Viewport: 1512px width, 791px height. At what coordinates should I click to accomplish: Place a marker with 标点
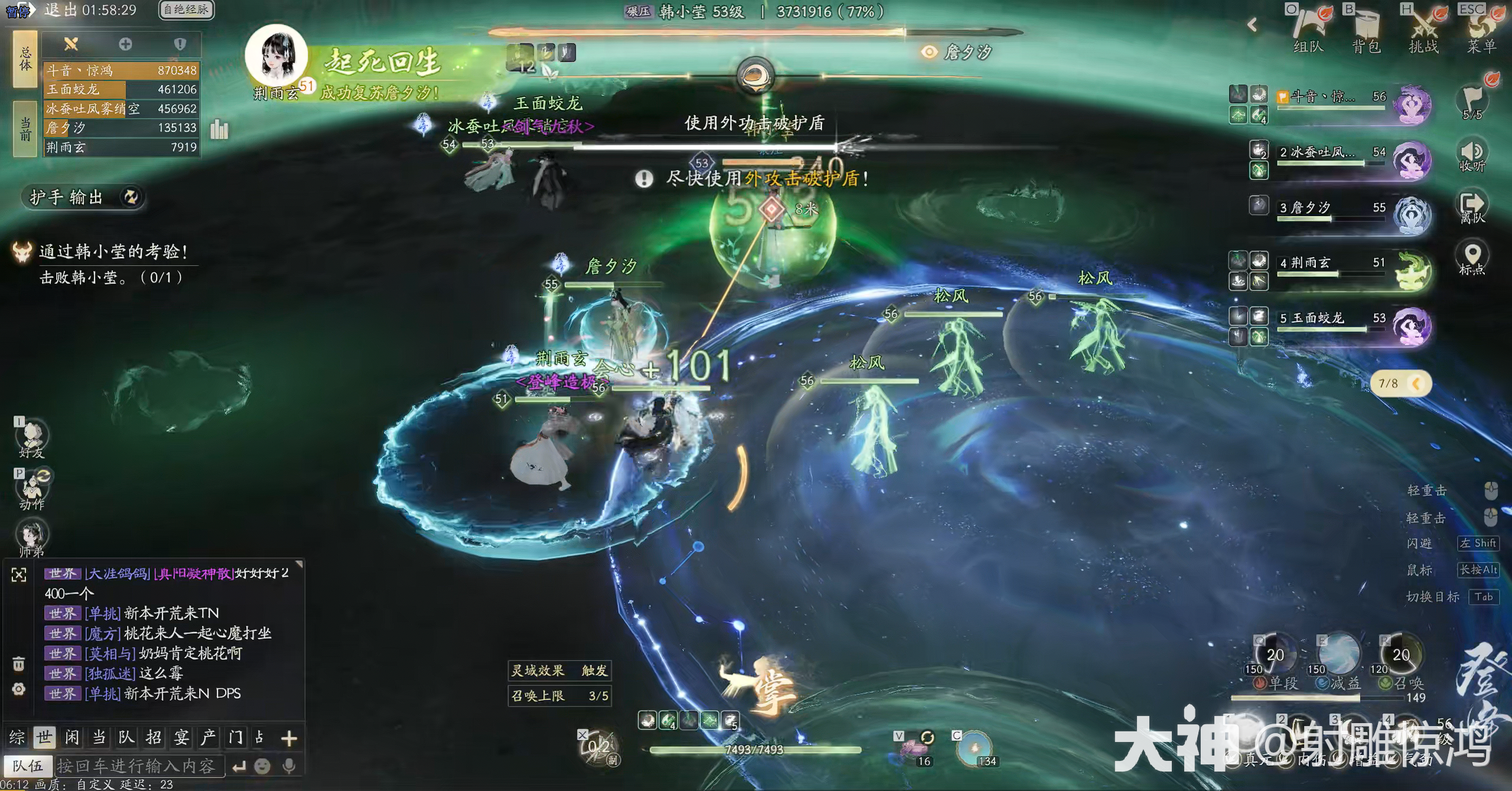1472,258
